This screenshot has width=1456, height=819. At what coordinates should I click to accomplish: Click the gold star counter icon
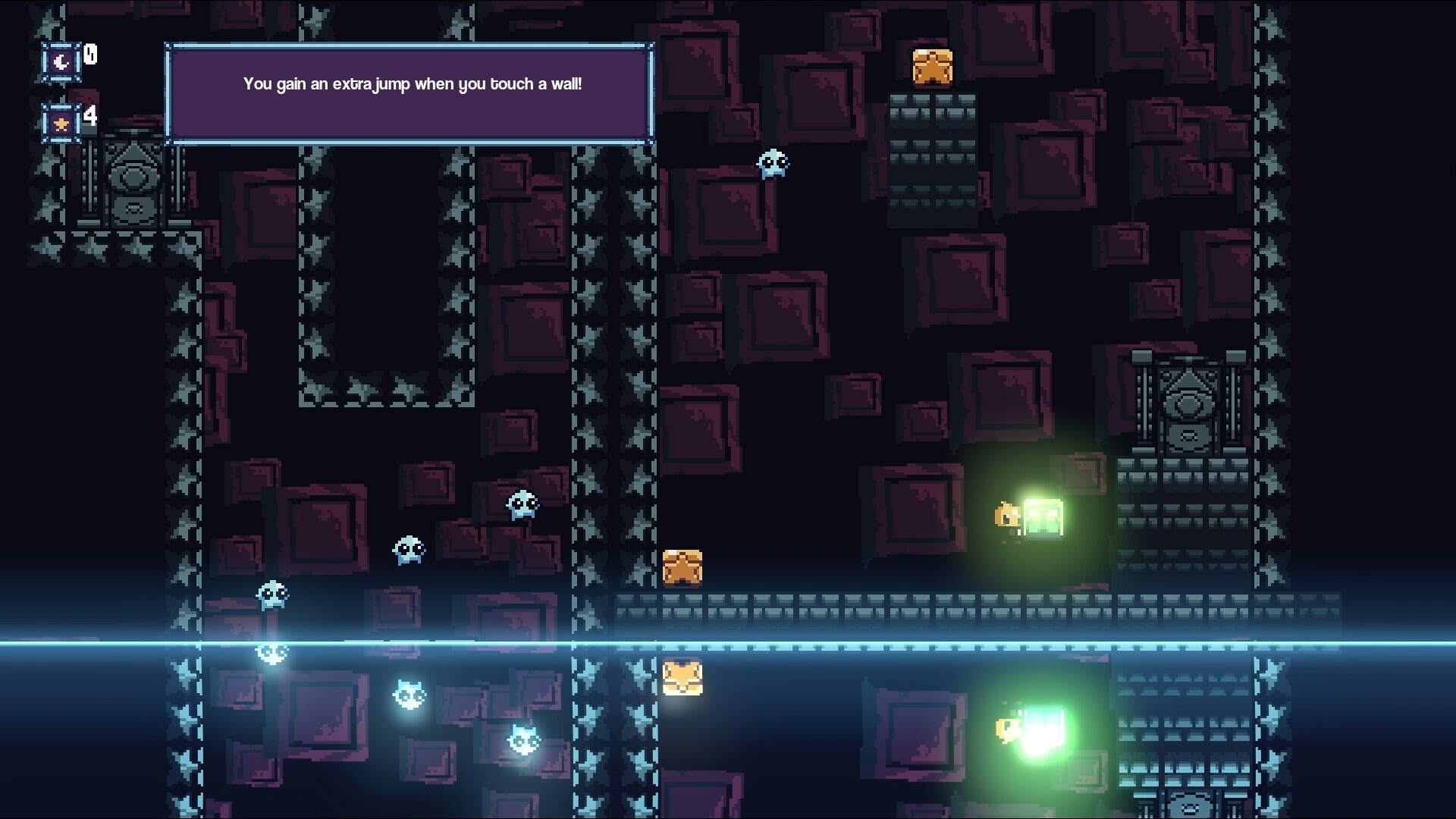tap(61, 122)
